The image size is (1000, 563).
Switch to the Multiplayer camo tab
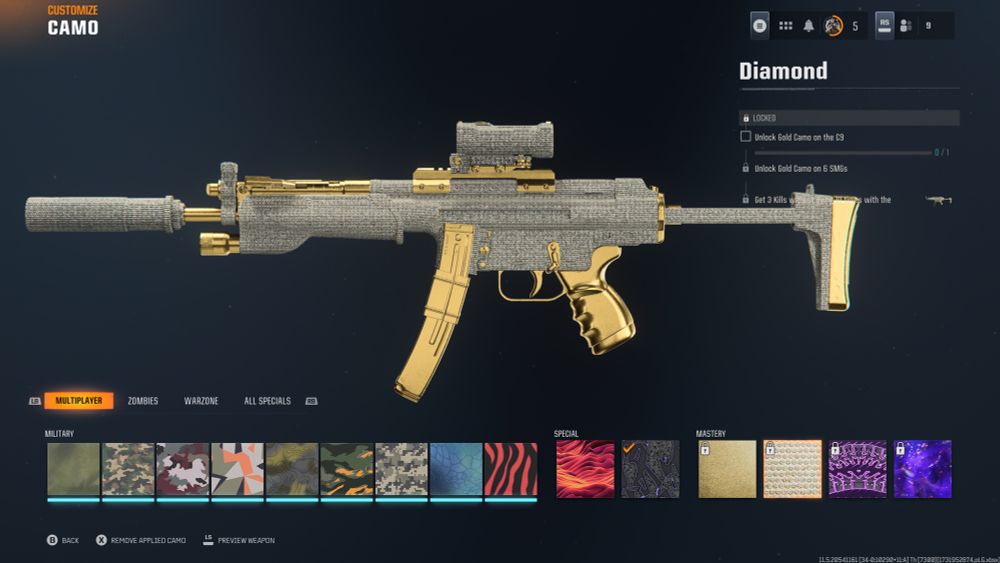[78, 401]
